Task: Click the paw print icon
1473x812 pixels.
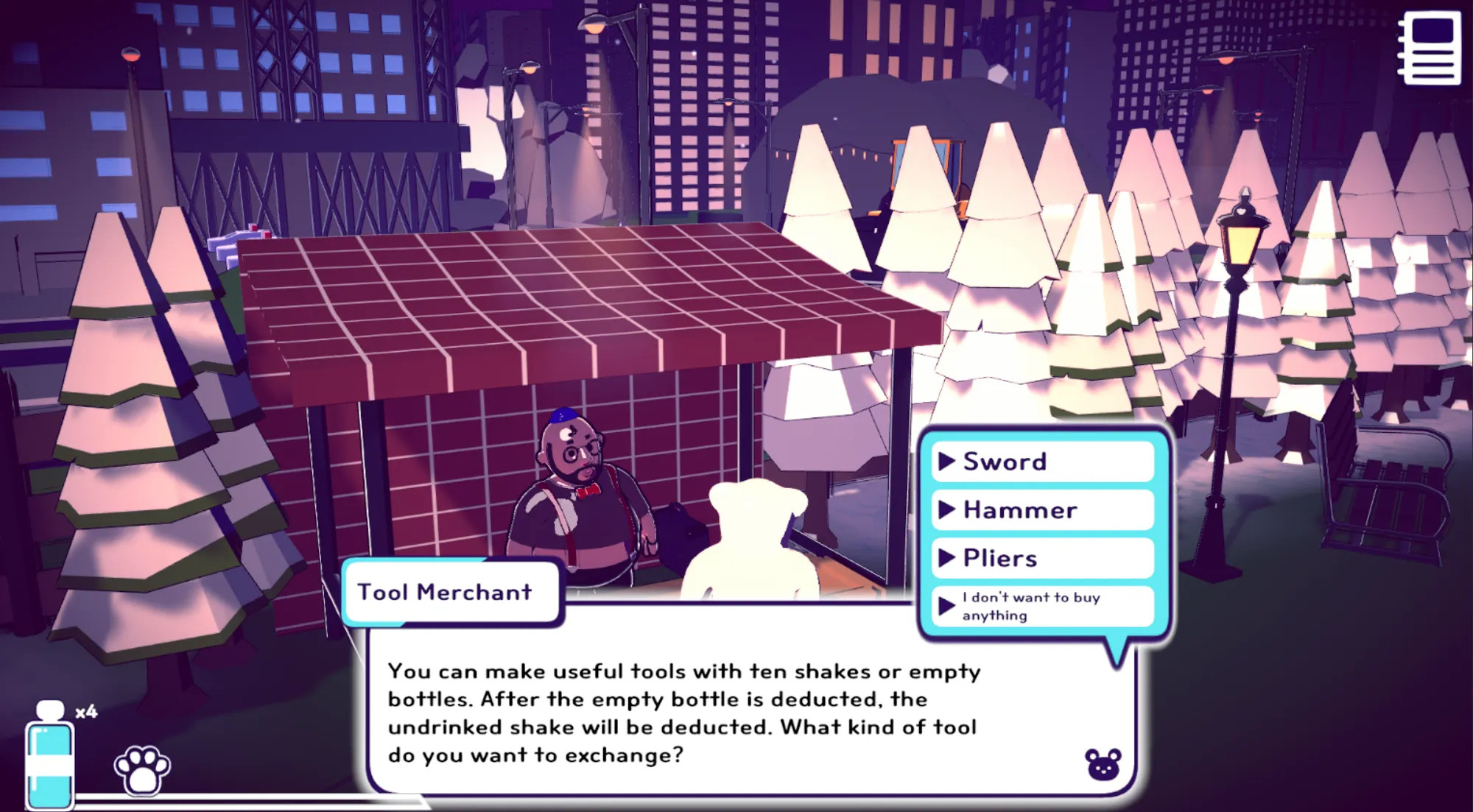Action: (142, 769)
